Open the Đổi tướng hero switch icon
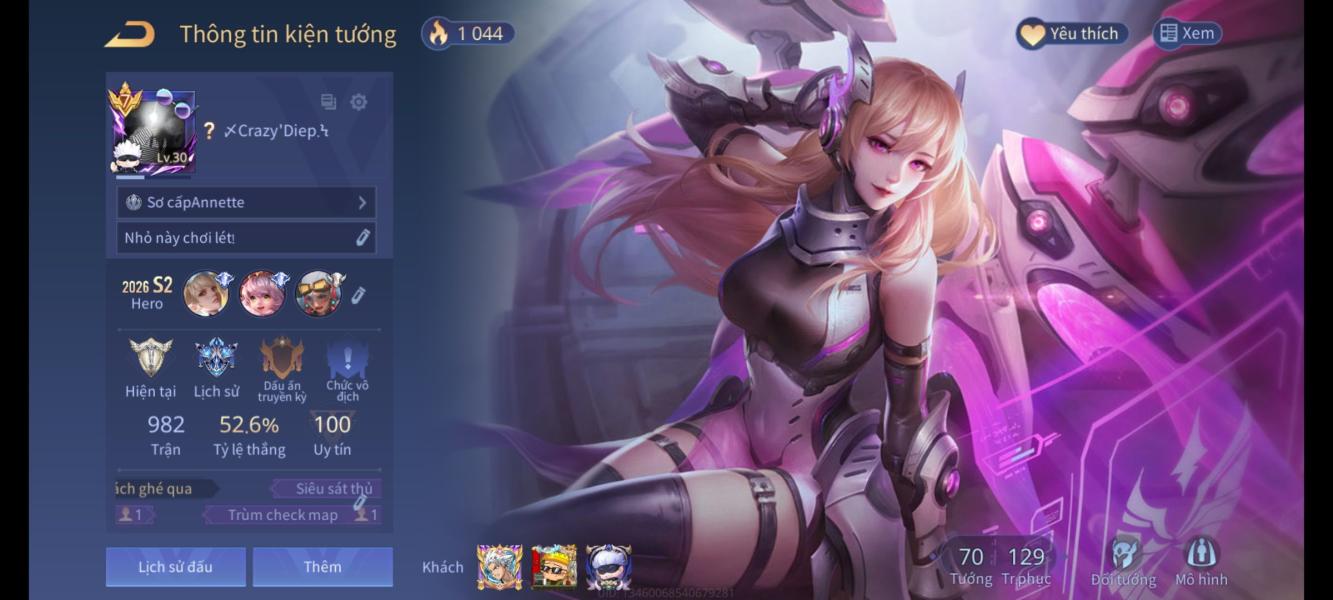Screen dimensions: 1333x600 [1125, 562]
